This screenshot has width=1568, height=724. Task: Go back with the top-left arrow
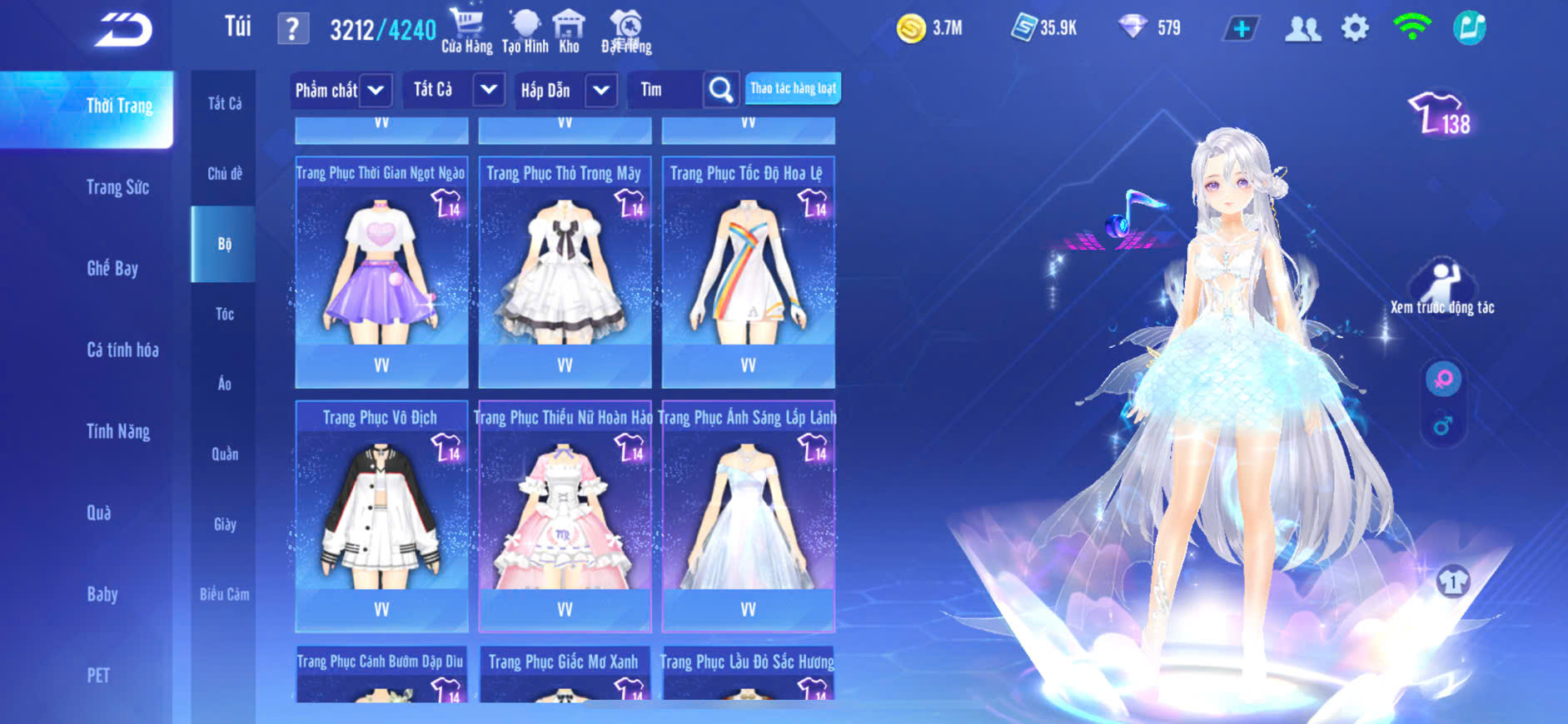pyautogui.click(x=123, y=31)
